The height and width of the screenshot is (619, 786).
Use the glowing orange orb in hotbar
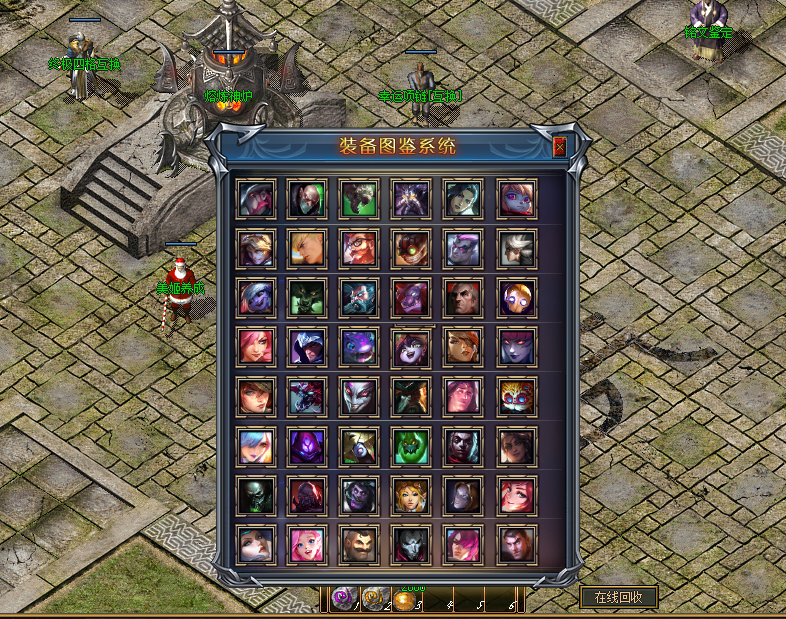click(x=403, y=601)
